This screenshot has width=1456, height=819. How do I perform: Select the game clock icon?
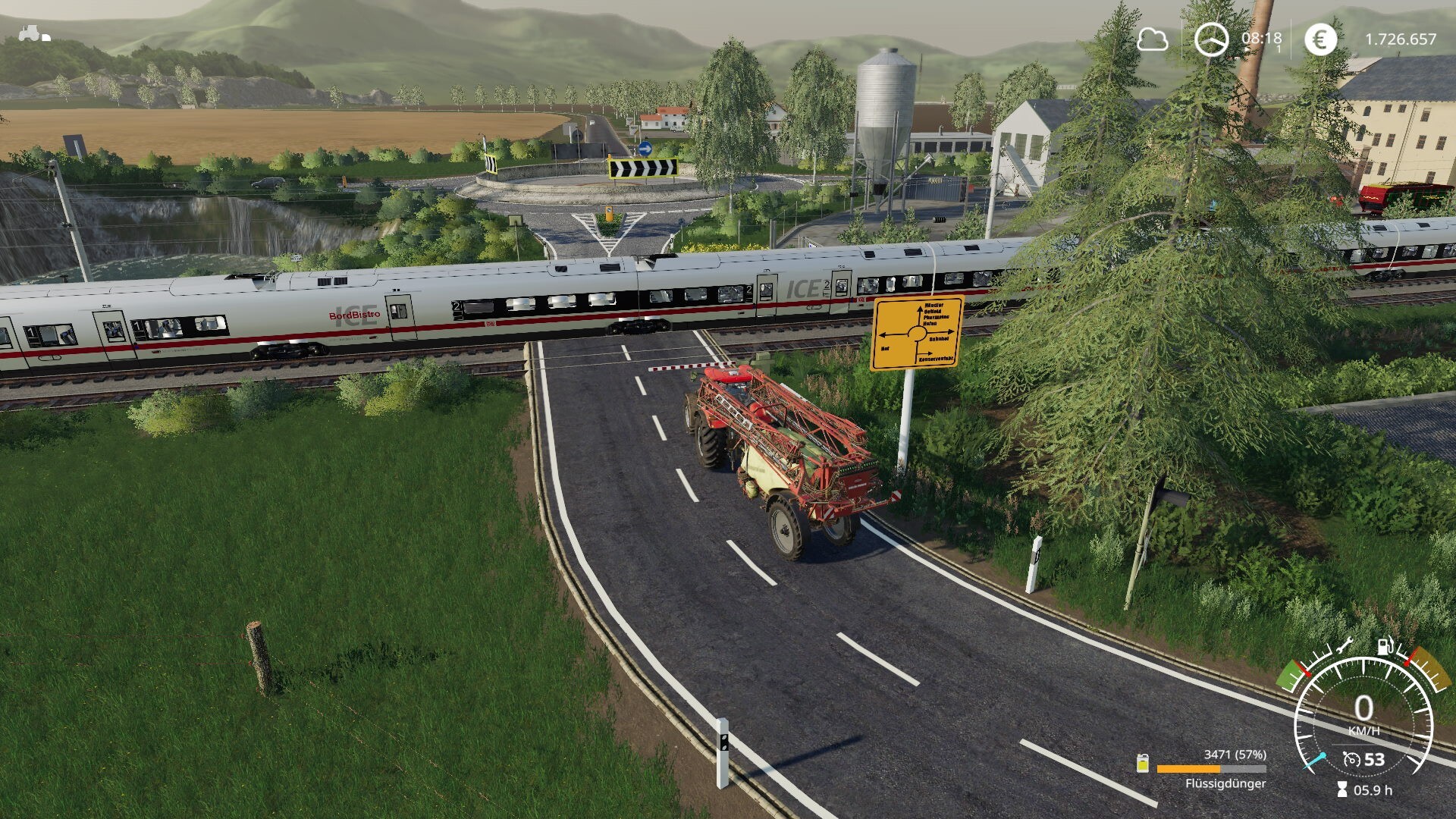[x=1211, y=39]
